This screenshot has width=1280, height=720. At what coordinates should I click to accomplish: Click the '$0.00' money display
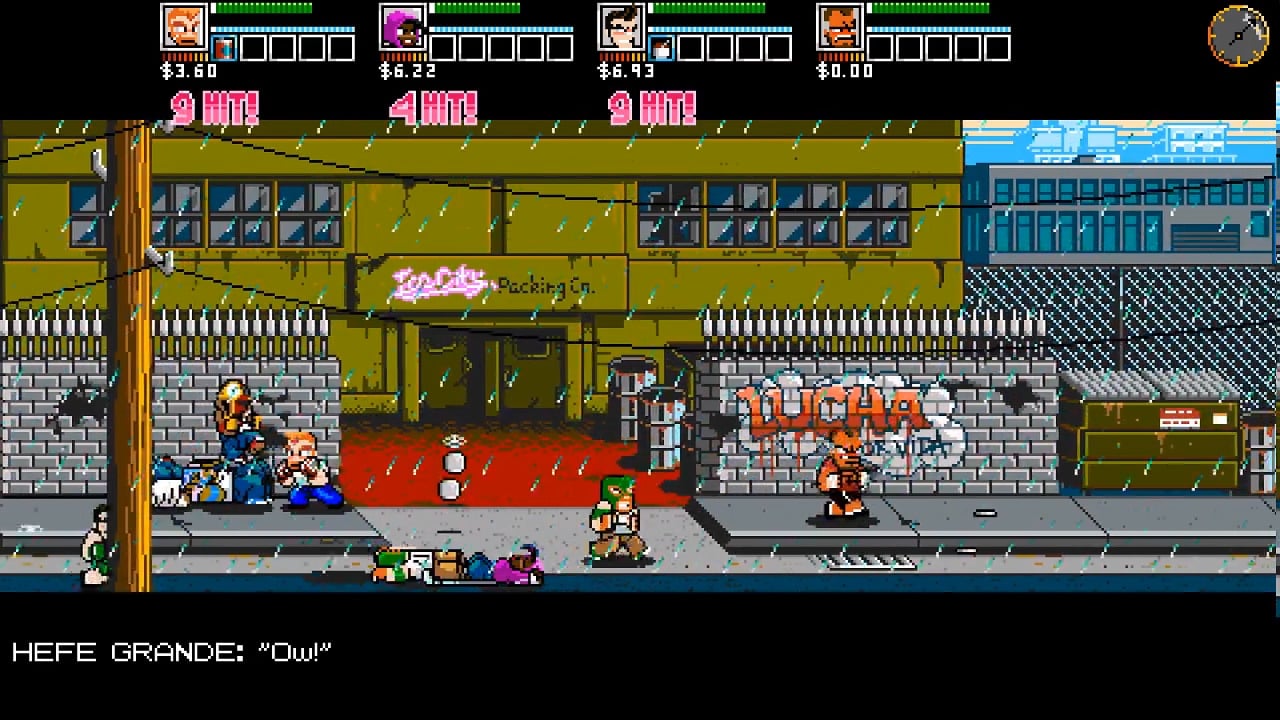tap(845, 71)
